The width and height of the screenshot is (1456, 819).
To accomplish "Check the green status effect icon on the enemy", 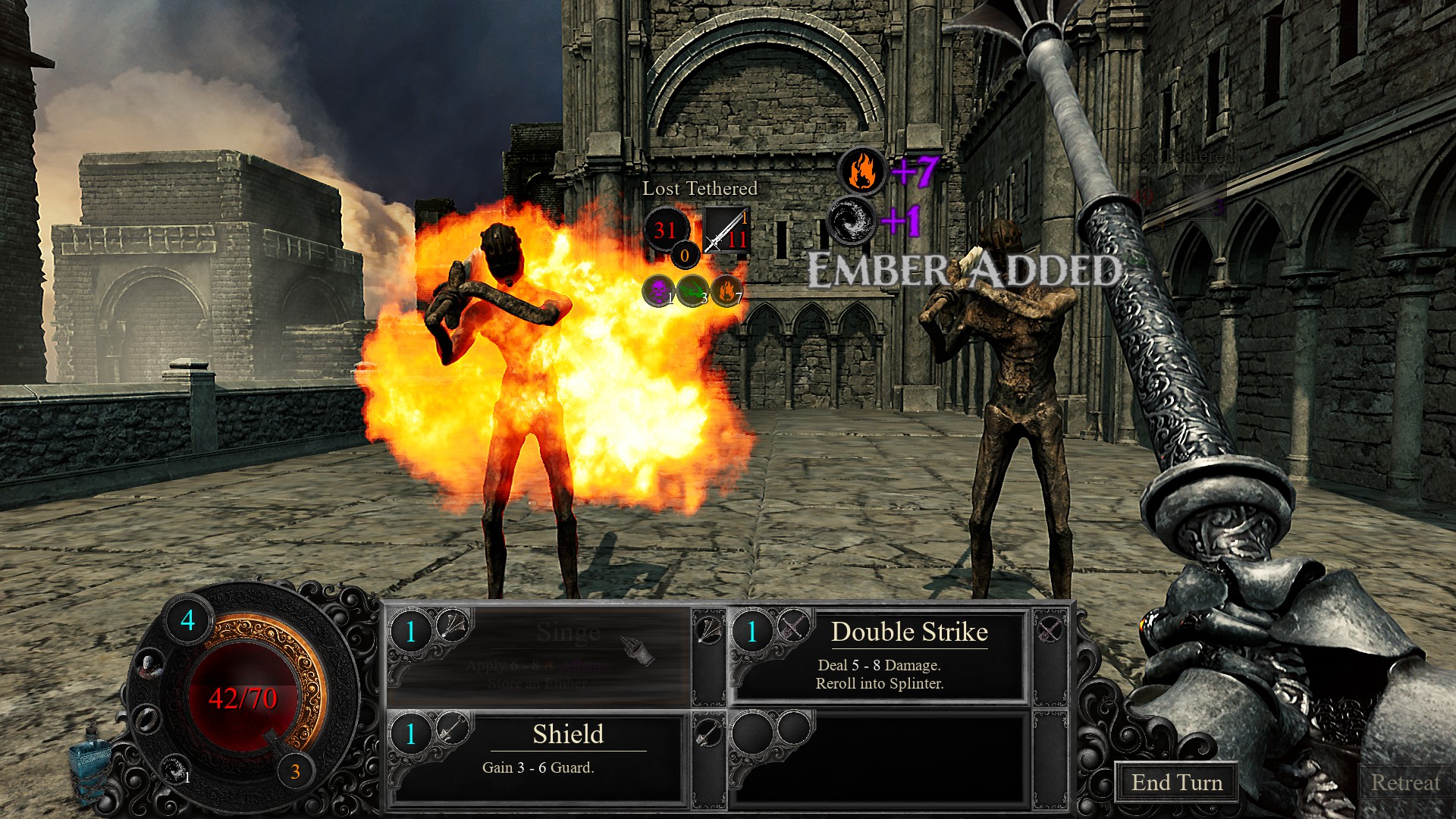I will (692, 290).
